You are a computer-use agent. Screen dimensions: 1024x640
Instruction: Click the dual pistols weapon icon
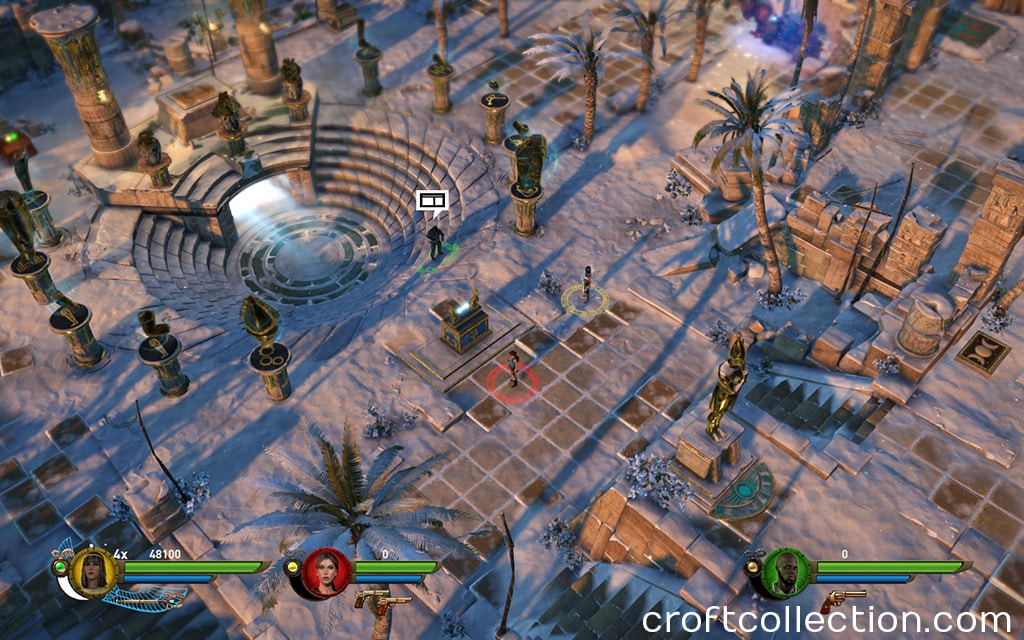pos(382,600)
